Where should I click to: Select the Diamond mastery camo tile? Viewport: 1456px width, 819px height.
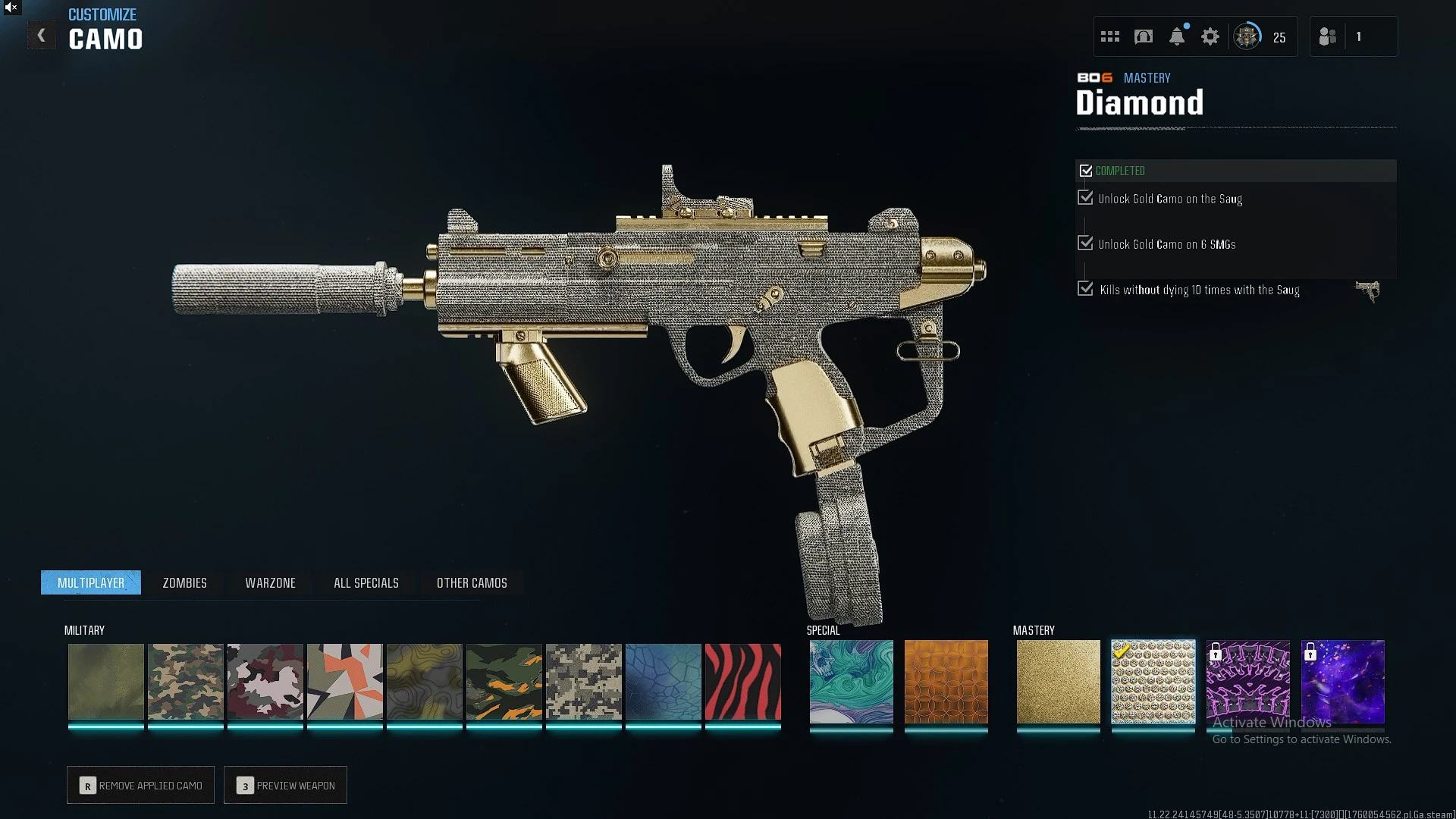[x=1153, y=682]
